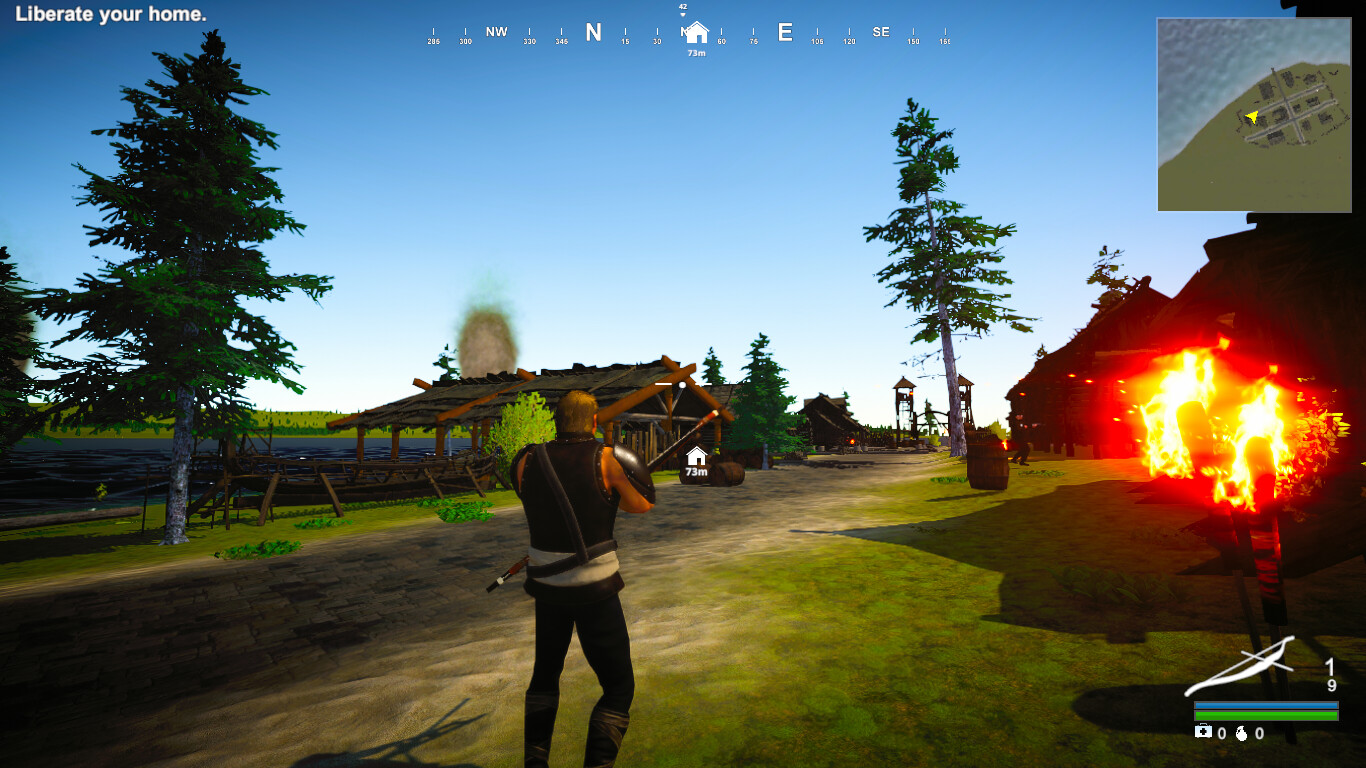Click the NW marker on the compass bar
The image size is (1366, 768).
click(497, 31)
